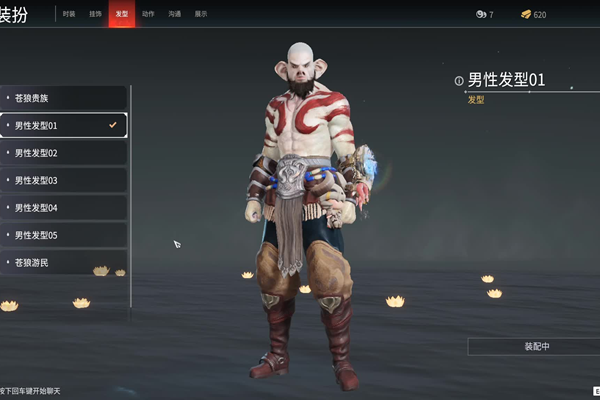Show the 展示 tab
Image resolution: width=600 pixels, height=400 pixels.
(x=201, y=14)
